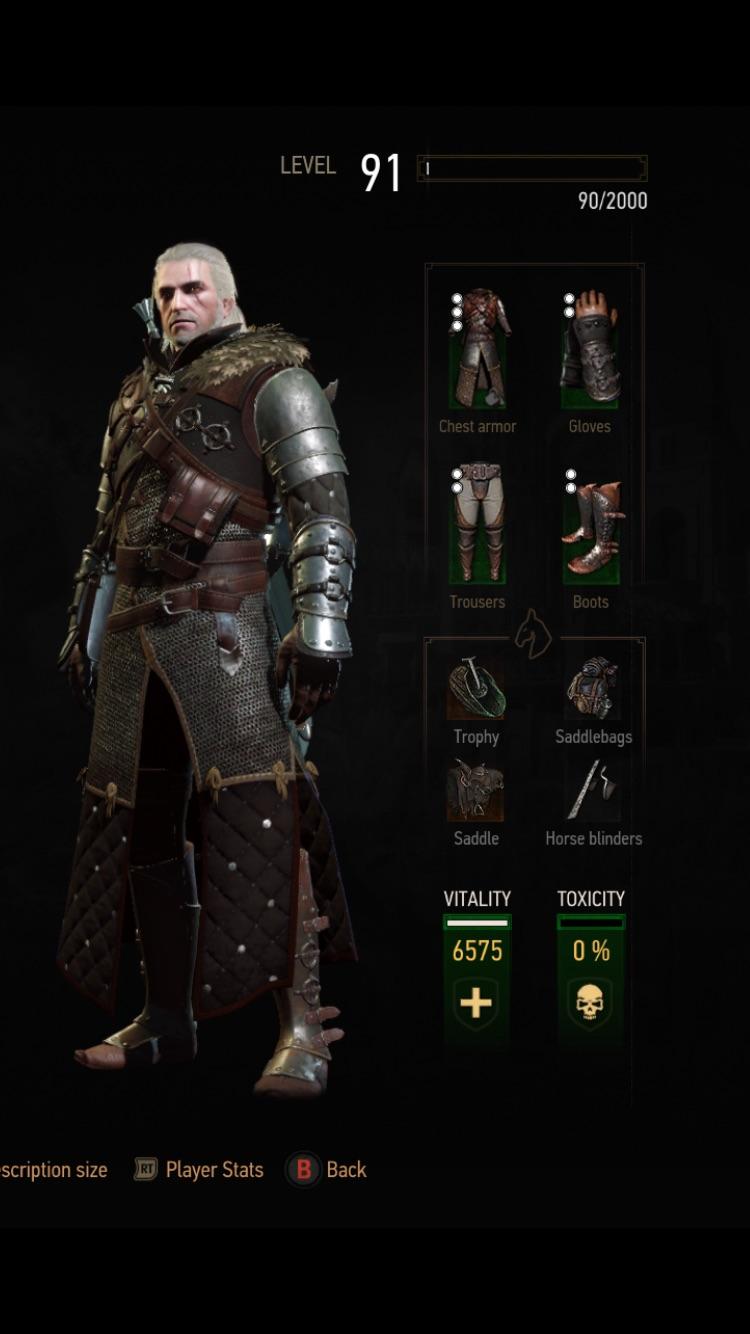The image size is (750, 1334).
Task: Select the saddlebags slot
Action: (x=593, y=690)
